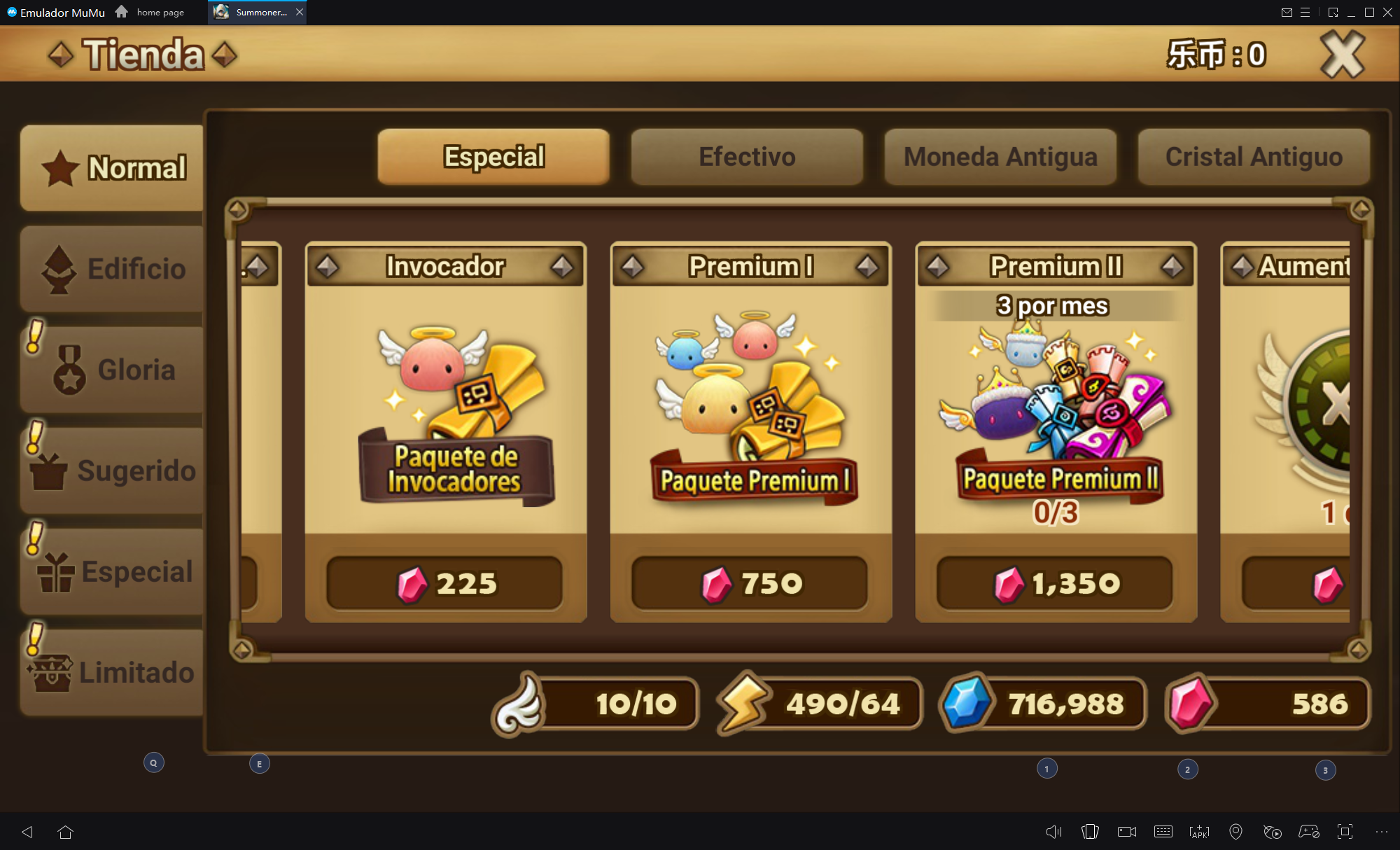Screen dimensions: 1400x850
Task: Open the Edificio shop category
Action: coord(112,269)
